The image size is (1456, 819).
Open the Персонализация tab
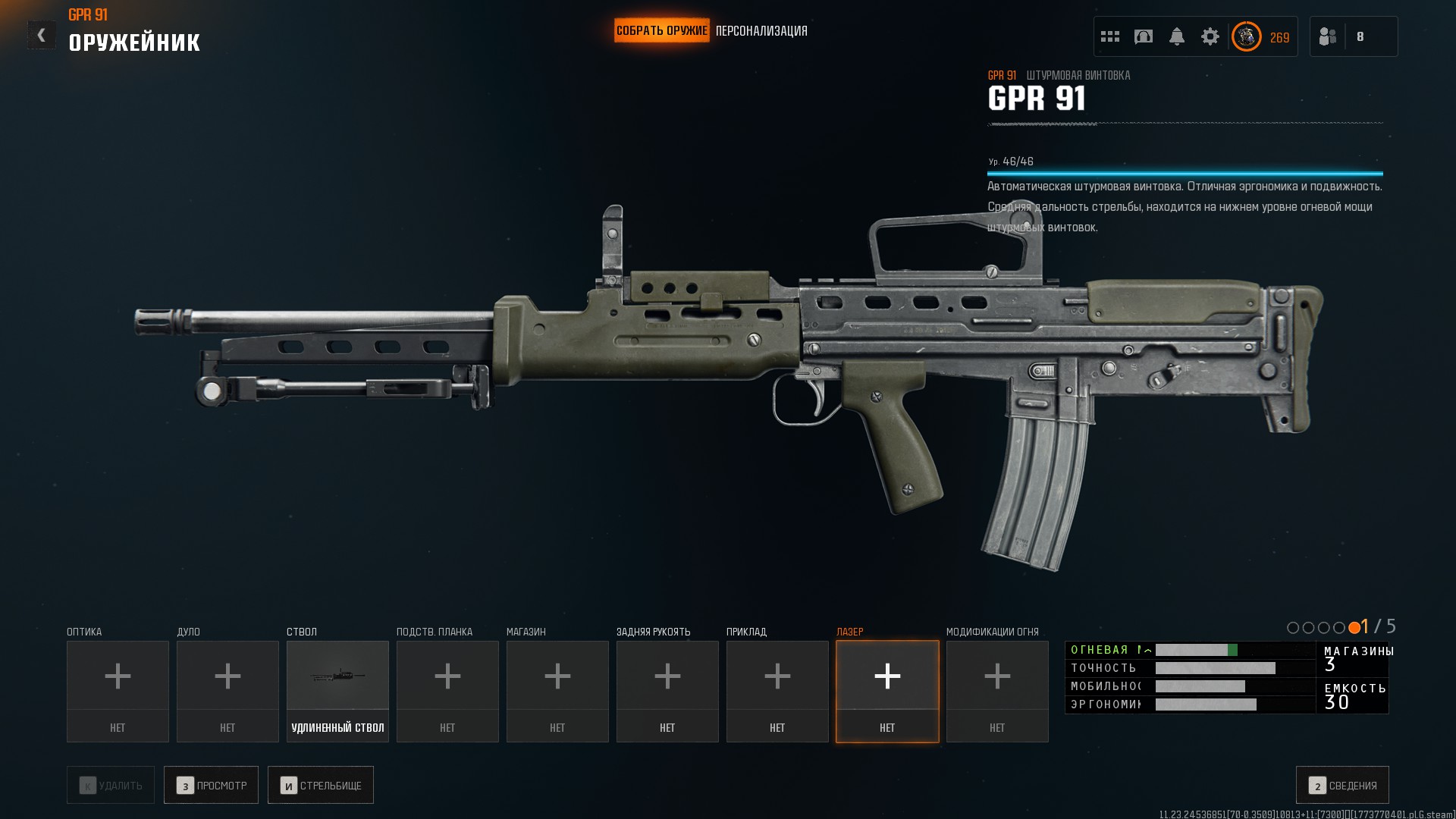coord(761,31)
